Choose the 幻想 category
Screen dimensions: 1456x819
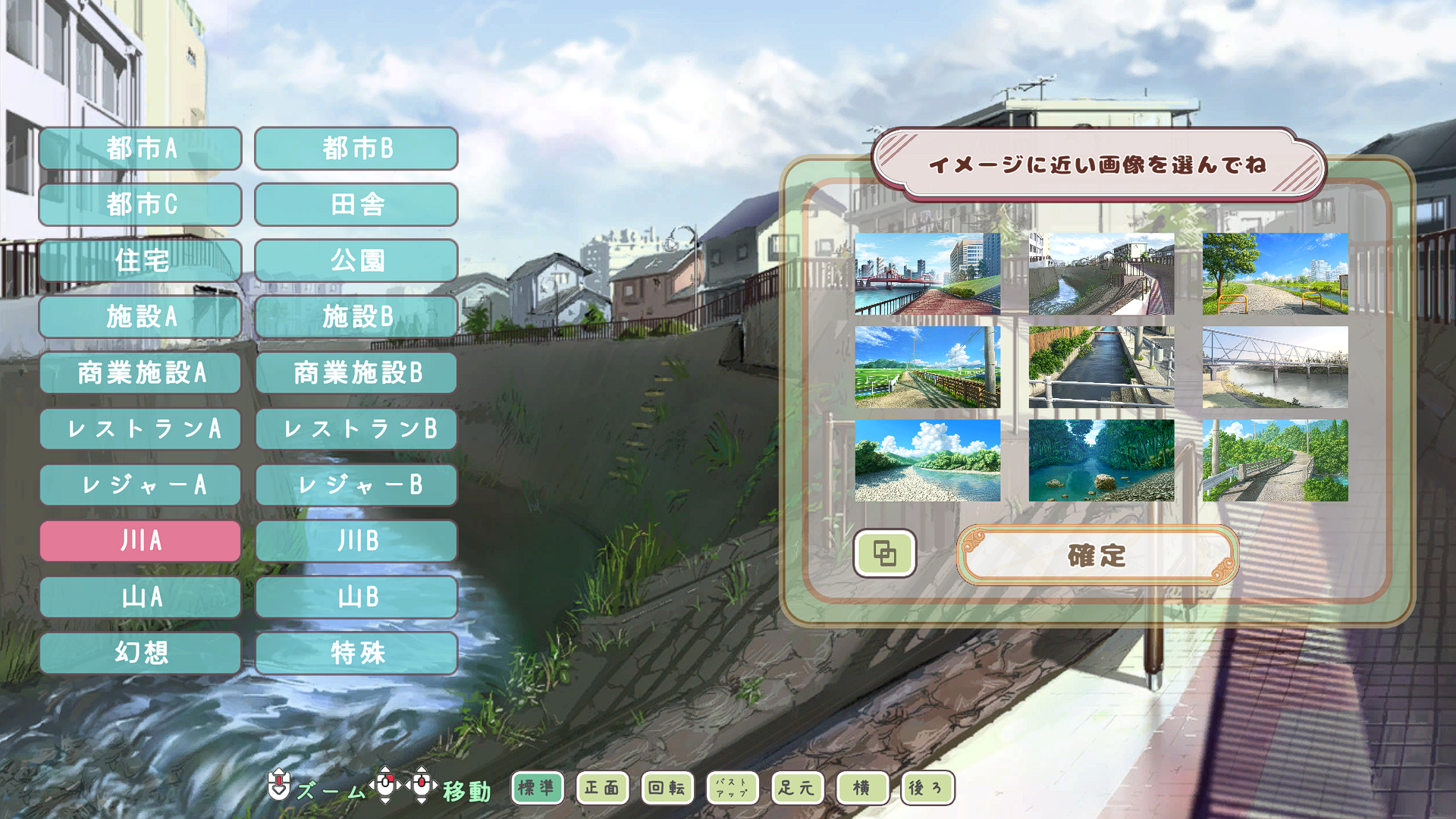click(140, 653)
